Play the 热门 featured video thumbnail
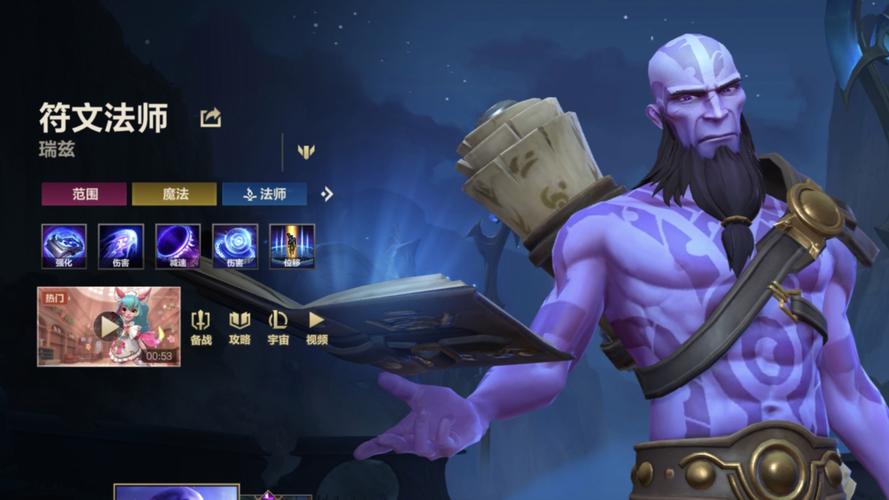 108,326
